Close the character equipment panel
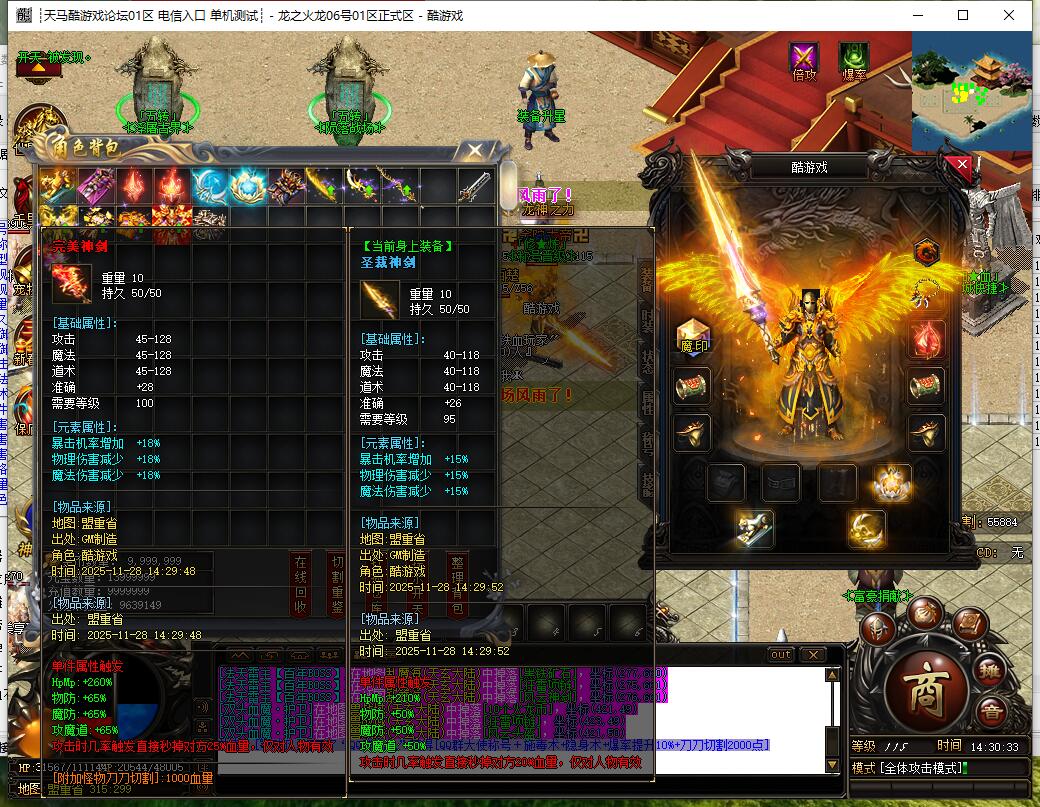Viewport: 1040px width, 807px height. coord(962,166)
